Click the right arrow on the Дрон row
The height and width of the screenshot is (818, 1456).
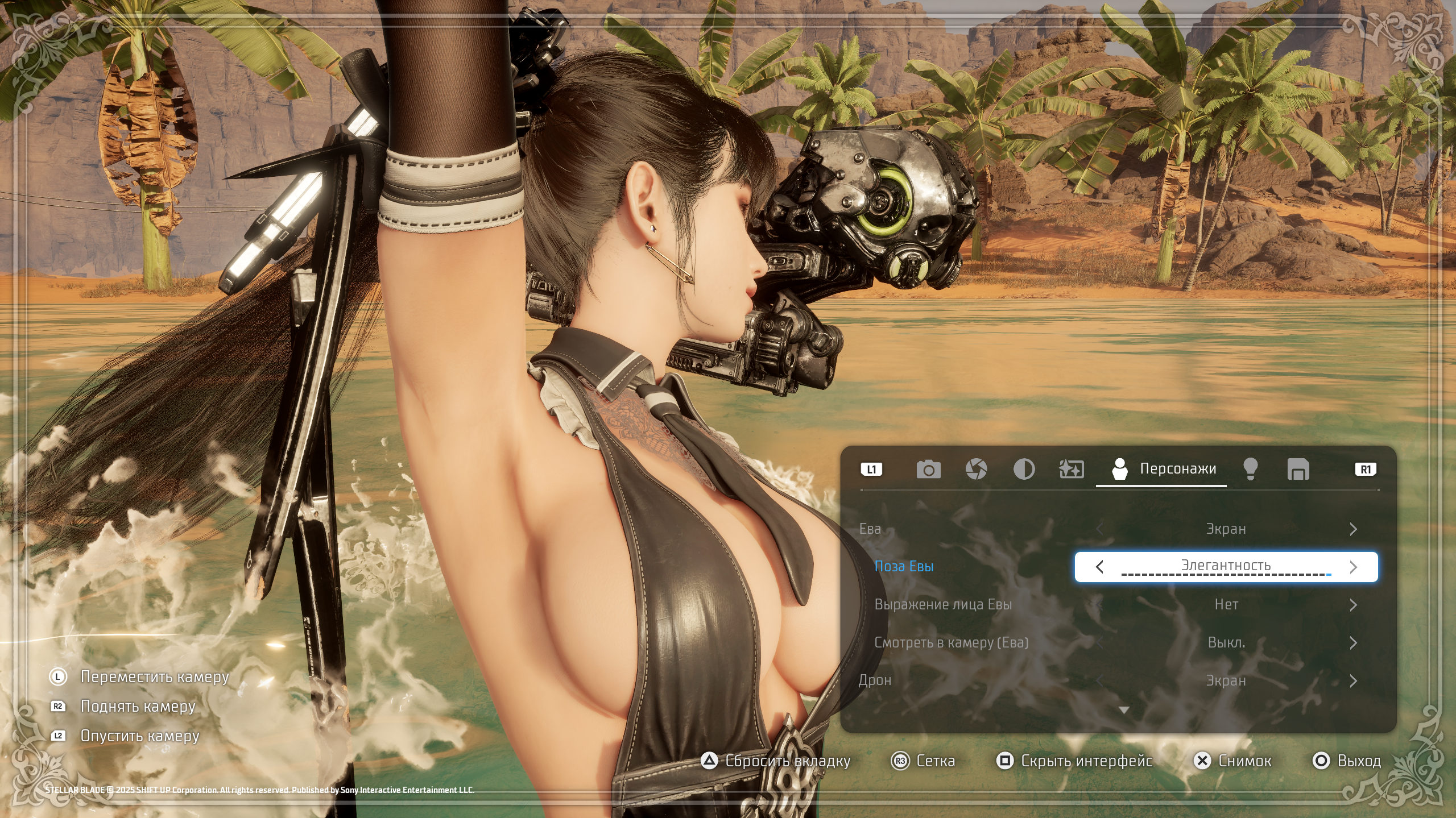[x=1353, y=681]
